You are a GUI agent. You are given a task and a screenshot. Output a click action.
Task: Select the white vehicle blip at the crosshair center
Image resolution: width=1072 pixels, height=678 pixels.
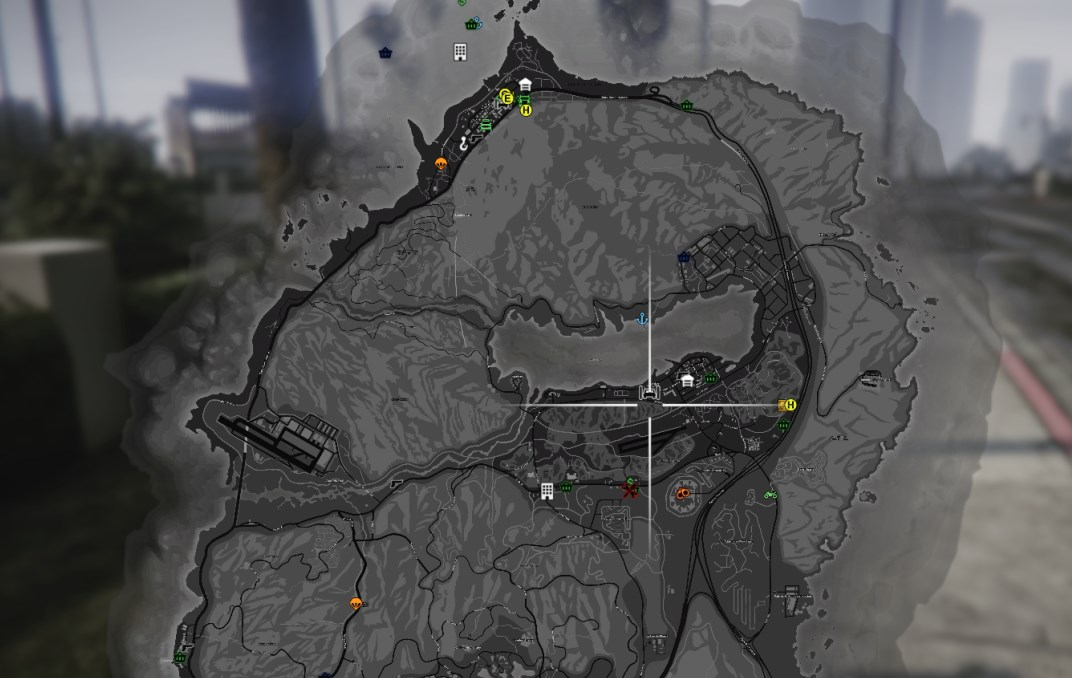click(651, 393)
